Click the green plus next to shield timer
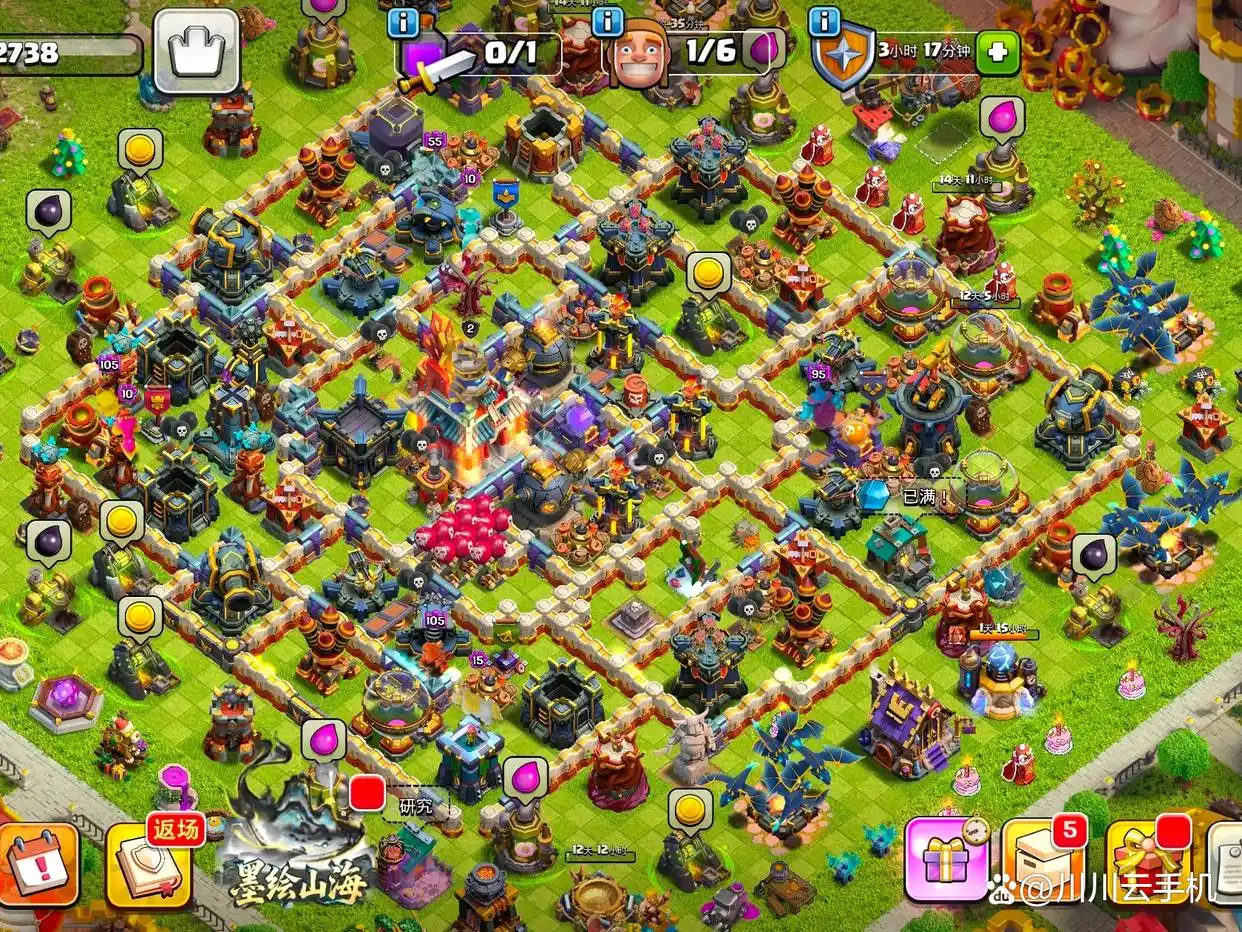 point(997,52)
